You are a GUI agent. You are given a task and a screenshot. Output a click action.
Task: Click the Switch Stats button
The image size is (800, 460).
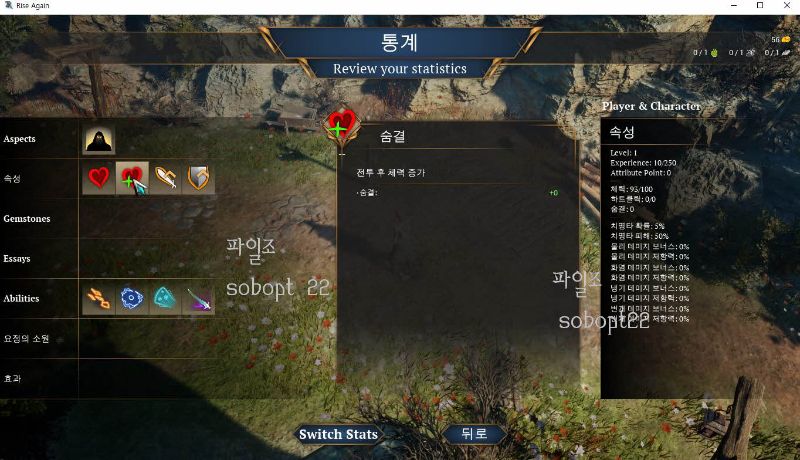click(338, 434)
